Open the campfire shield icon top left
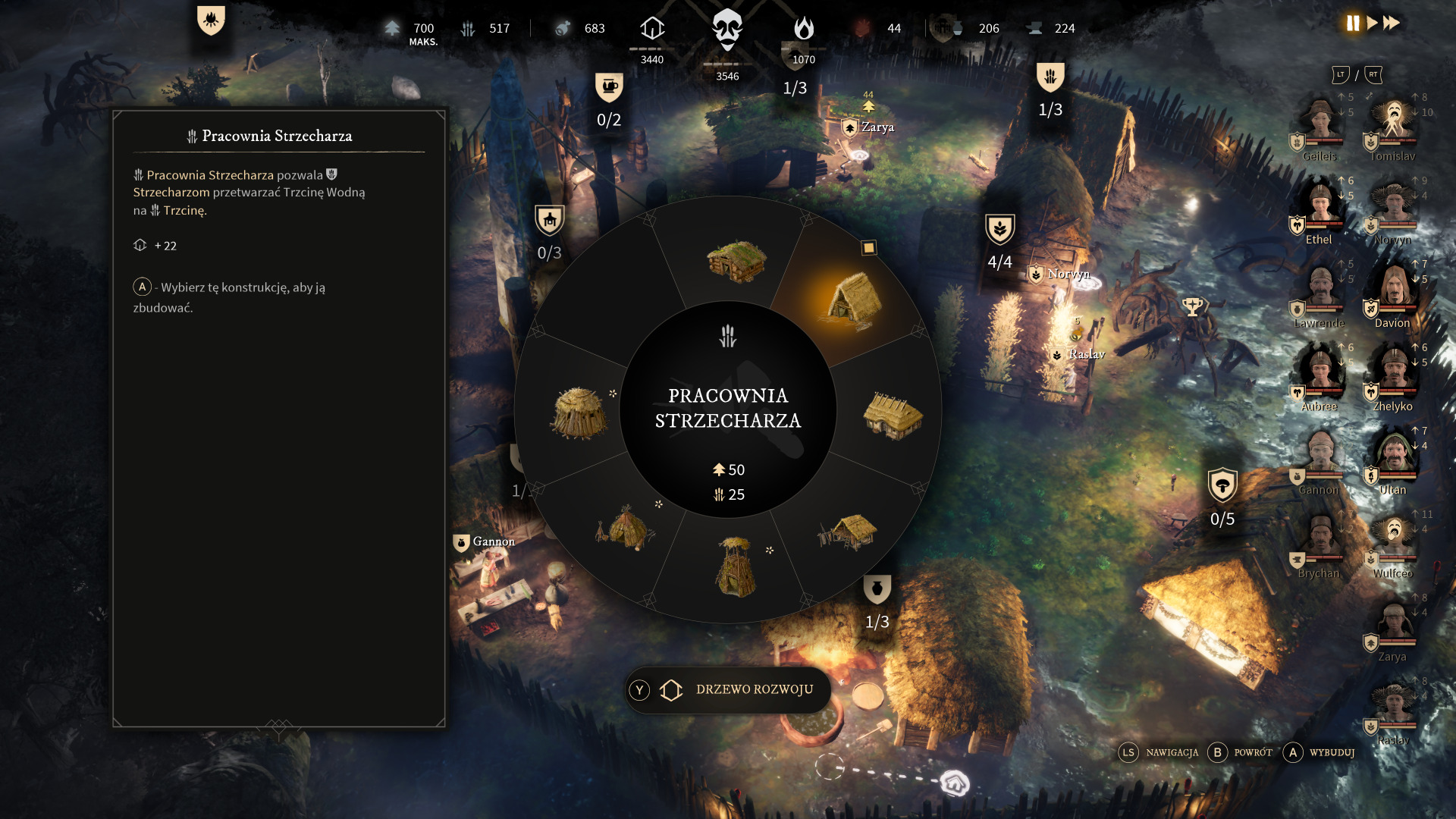The height and width of the screenshot is (819, 1456). click(211, 20)
